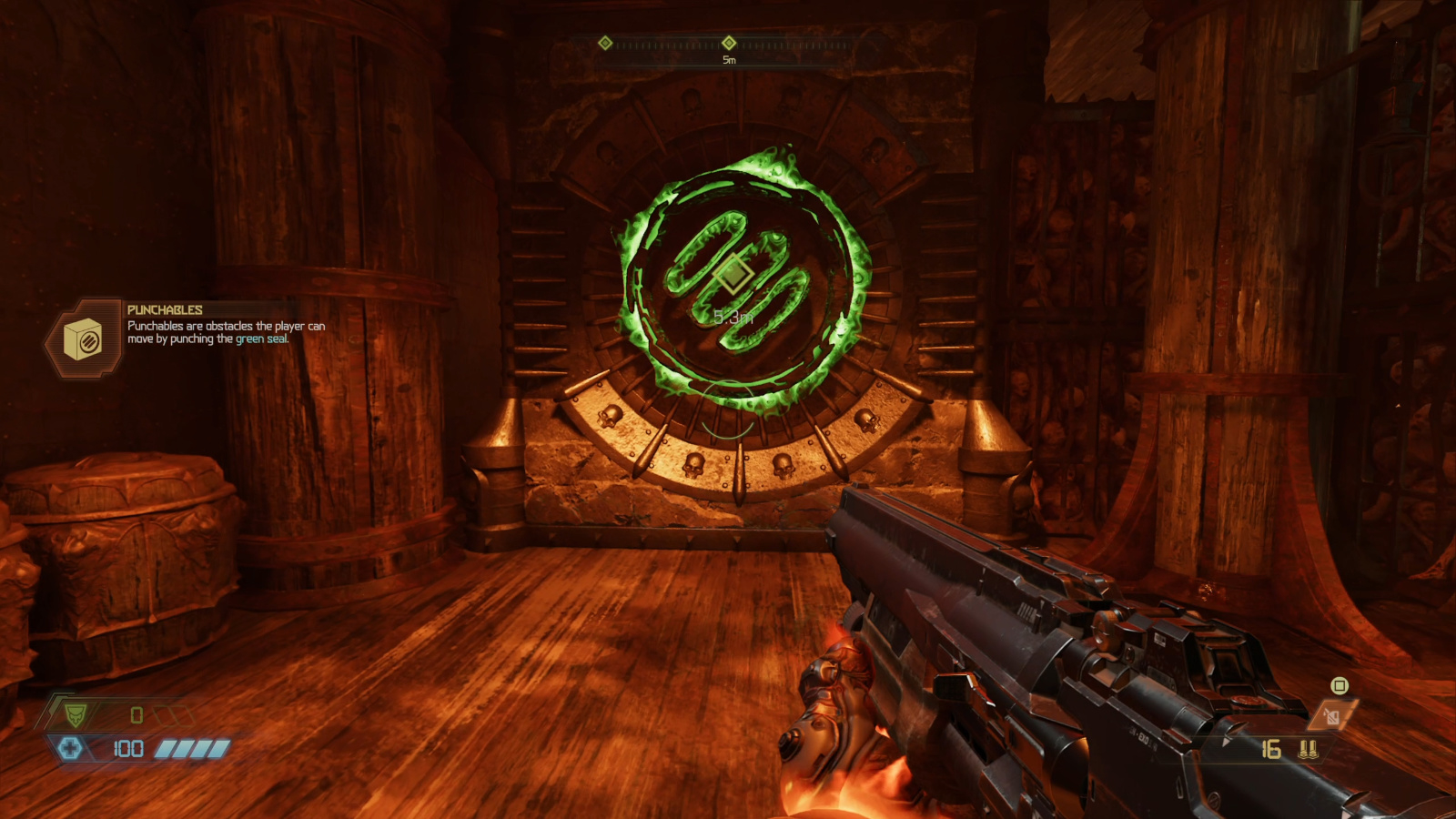Click the segmented blue health bar

[x=188, y=748]
